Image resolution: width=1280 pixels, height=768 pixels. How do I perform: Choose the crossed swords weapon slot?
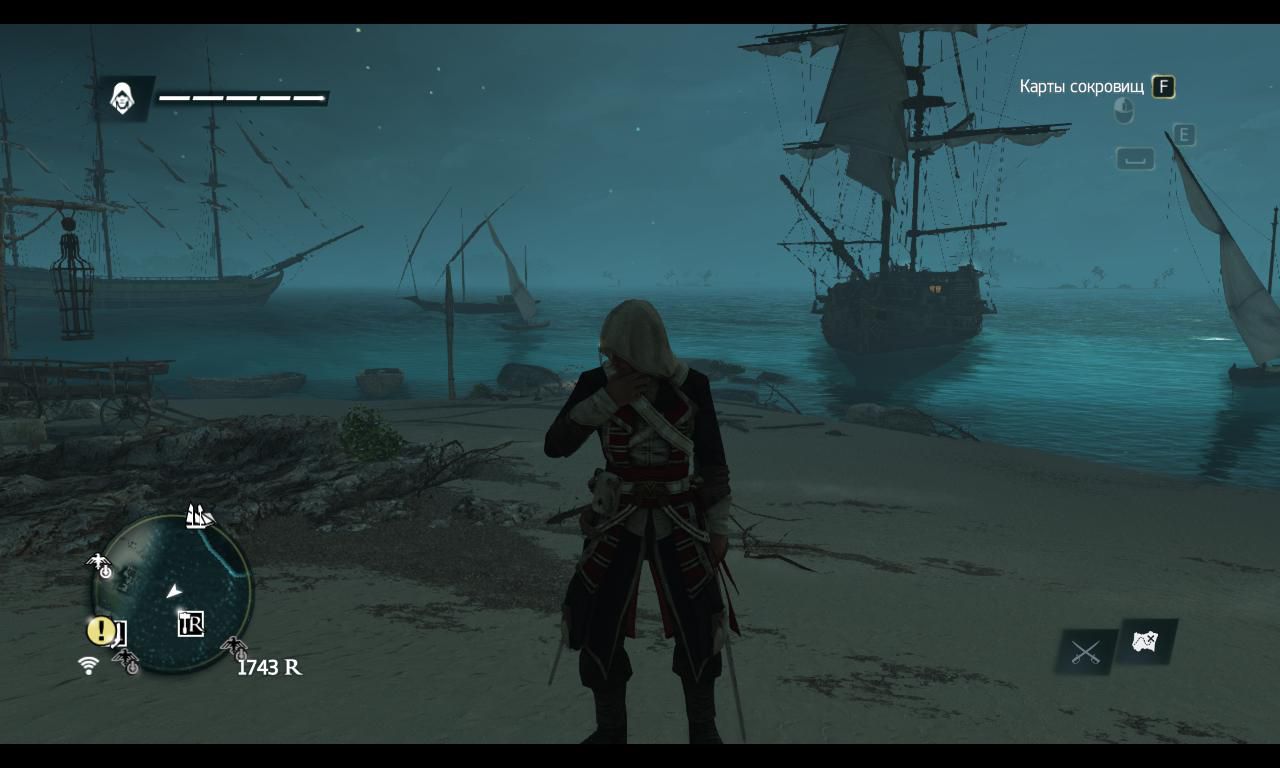[x=1085, y=653]
